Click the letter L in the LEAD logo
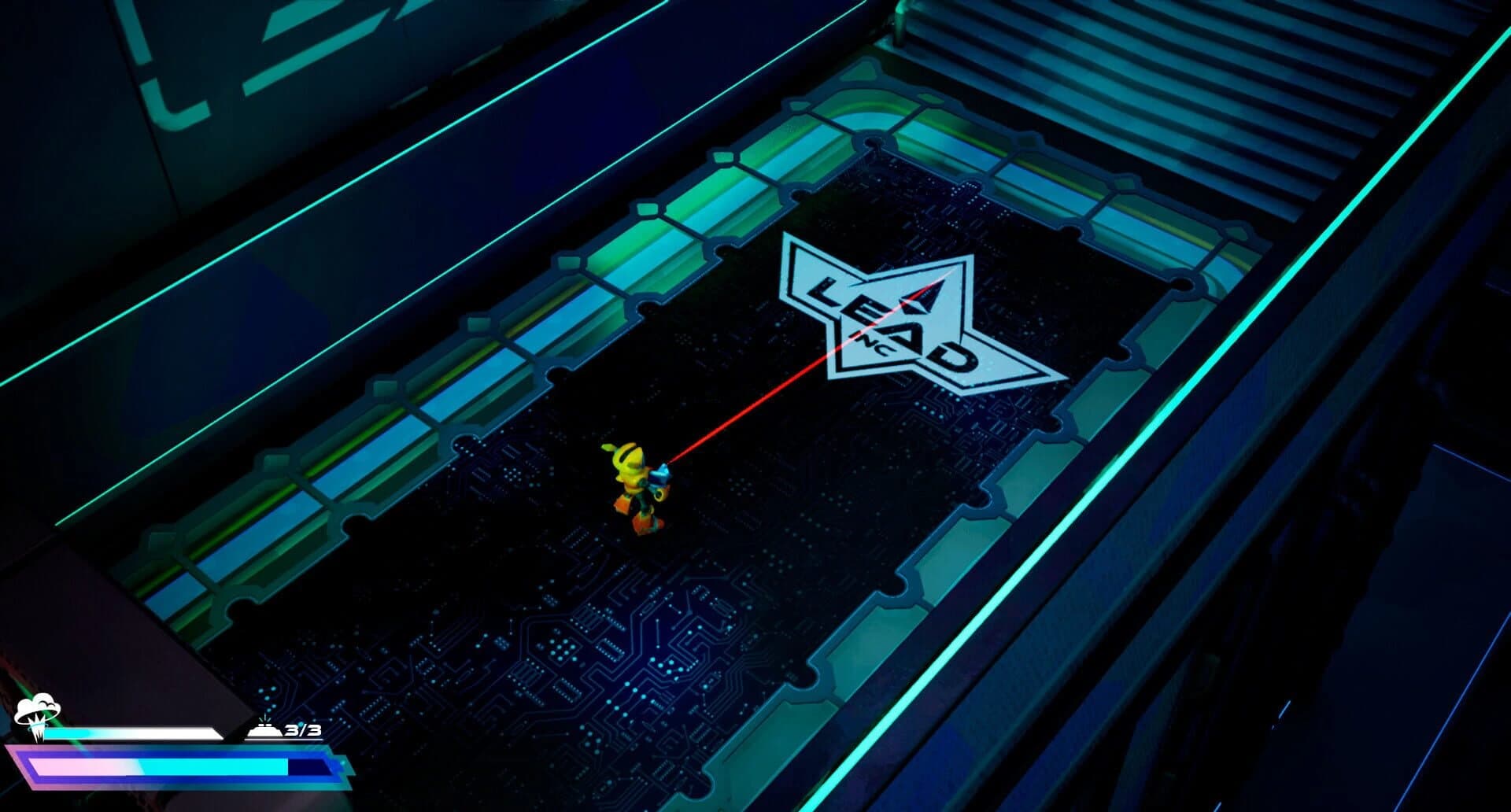 pos(824,291)
